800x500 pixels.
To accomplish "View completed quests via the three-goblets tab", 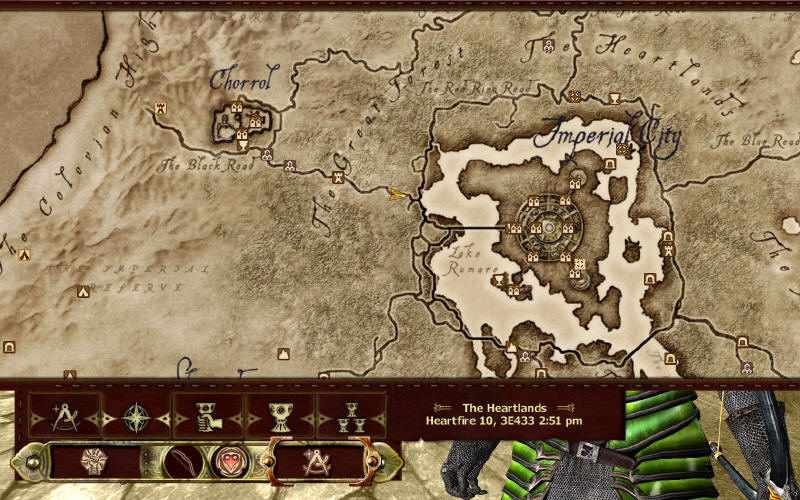I will click(x=351, y=415).
